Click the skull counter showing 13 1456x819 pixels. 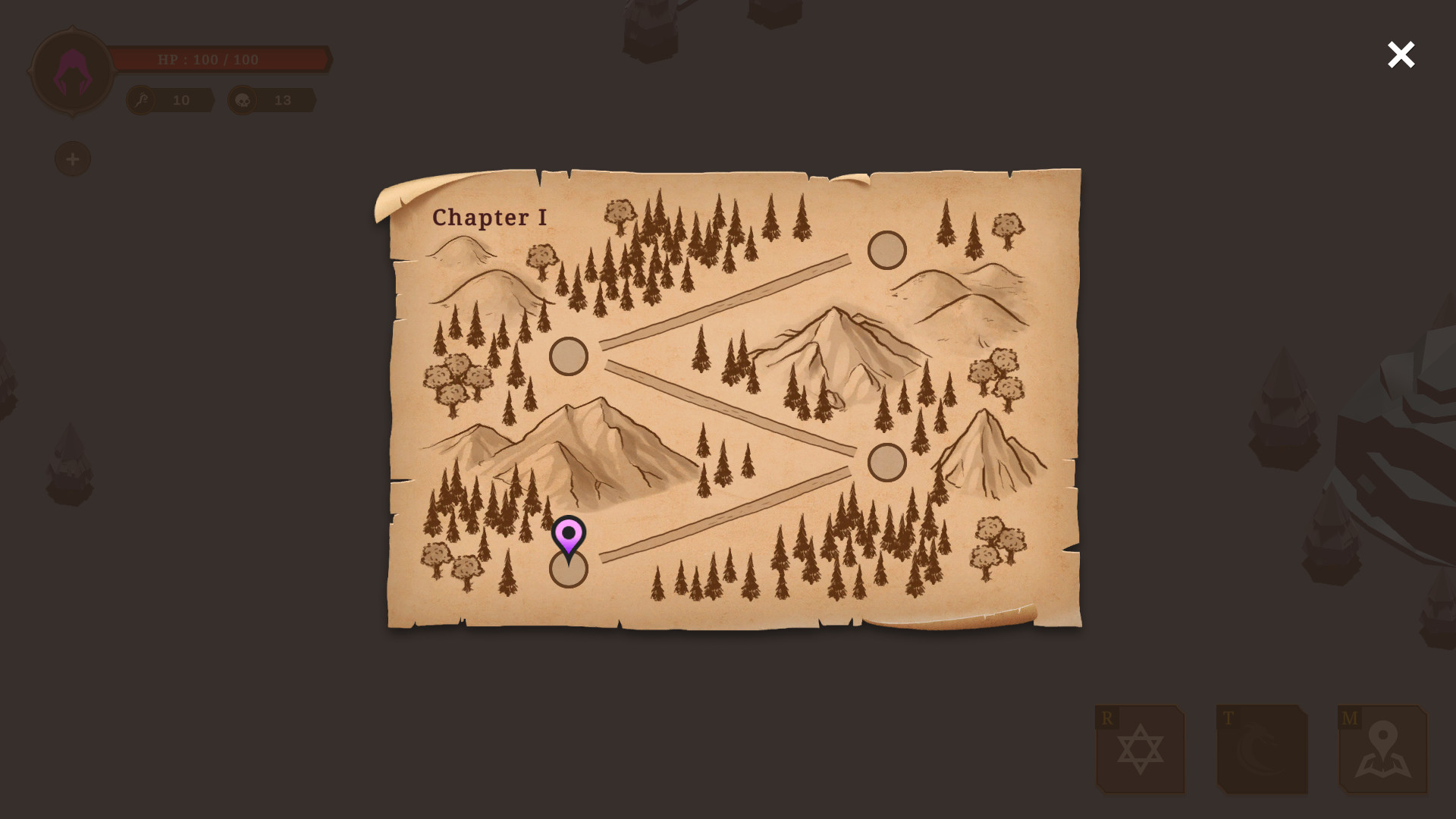click(283, 99)
